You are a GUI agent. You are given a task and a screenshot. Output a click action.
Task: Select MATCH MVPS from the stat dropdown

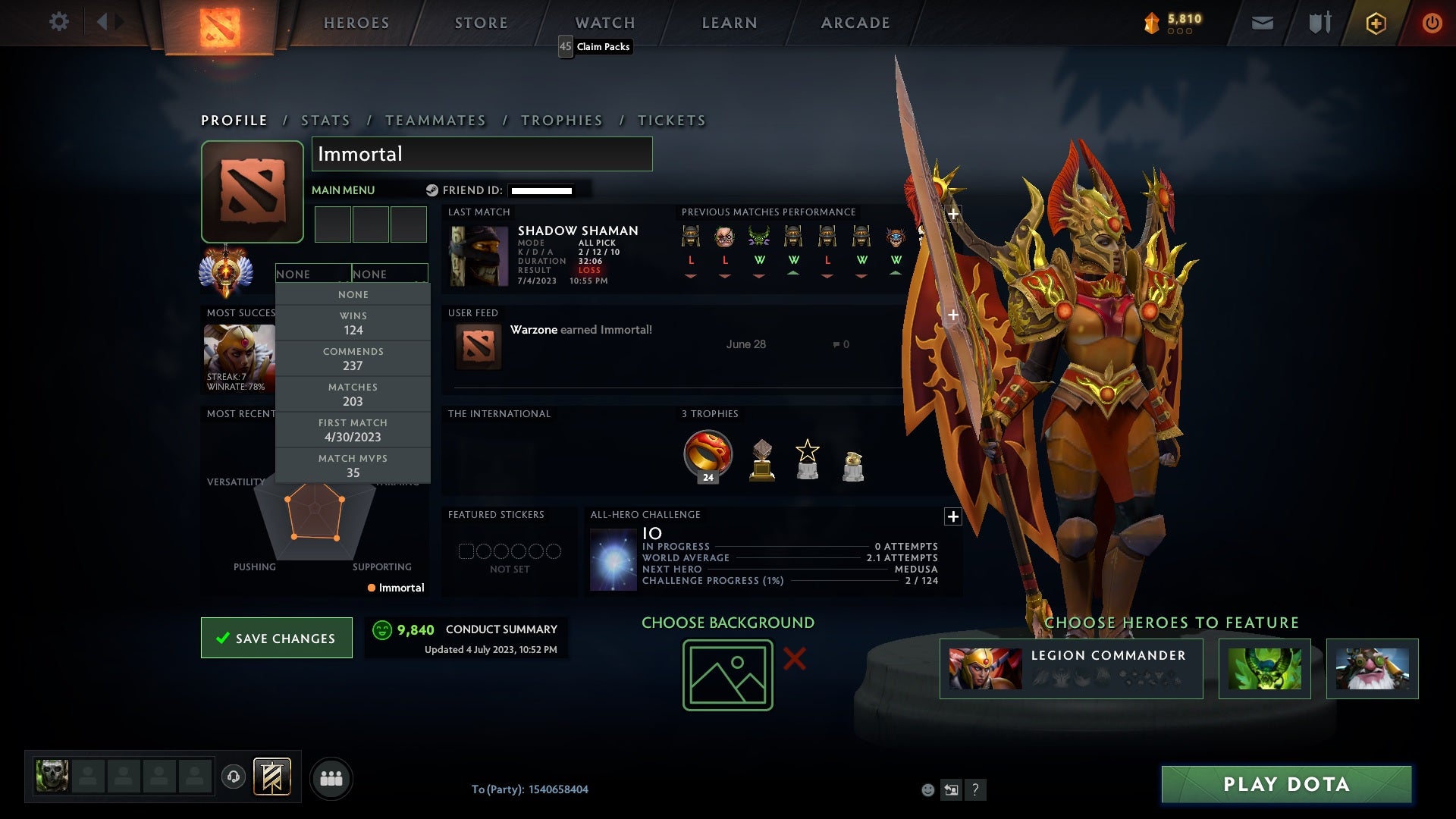click(x=353, y=465)
